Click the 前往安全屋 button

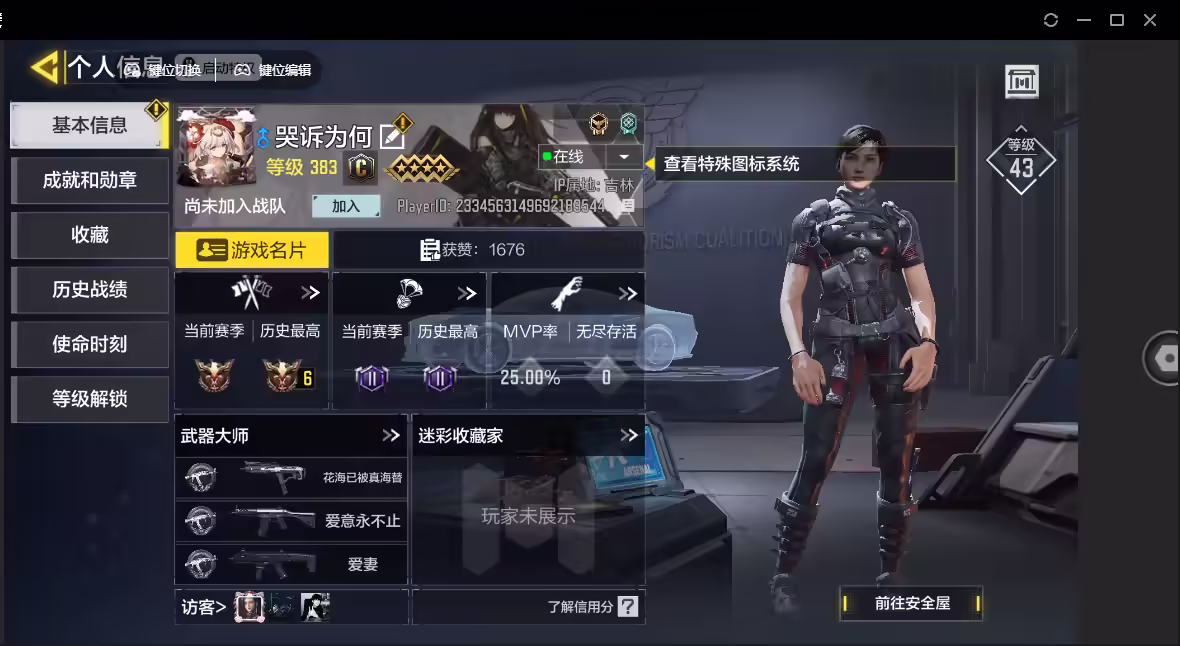pyautogui.click(x=911, y=603)
